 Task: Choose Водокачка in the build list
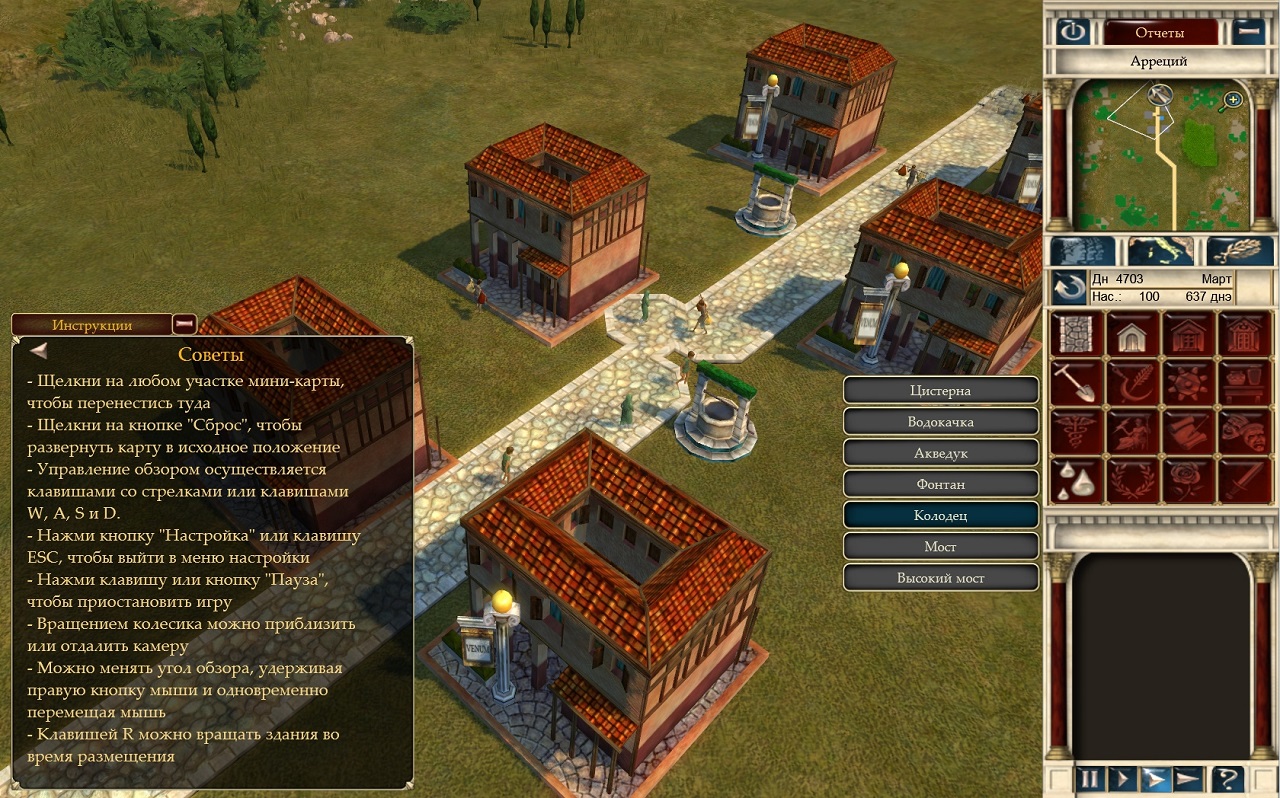[941, 421]
